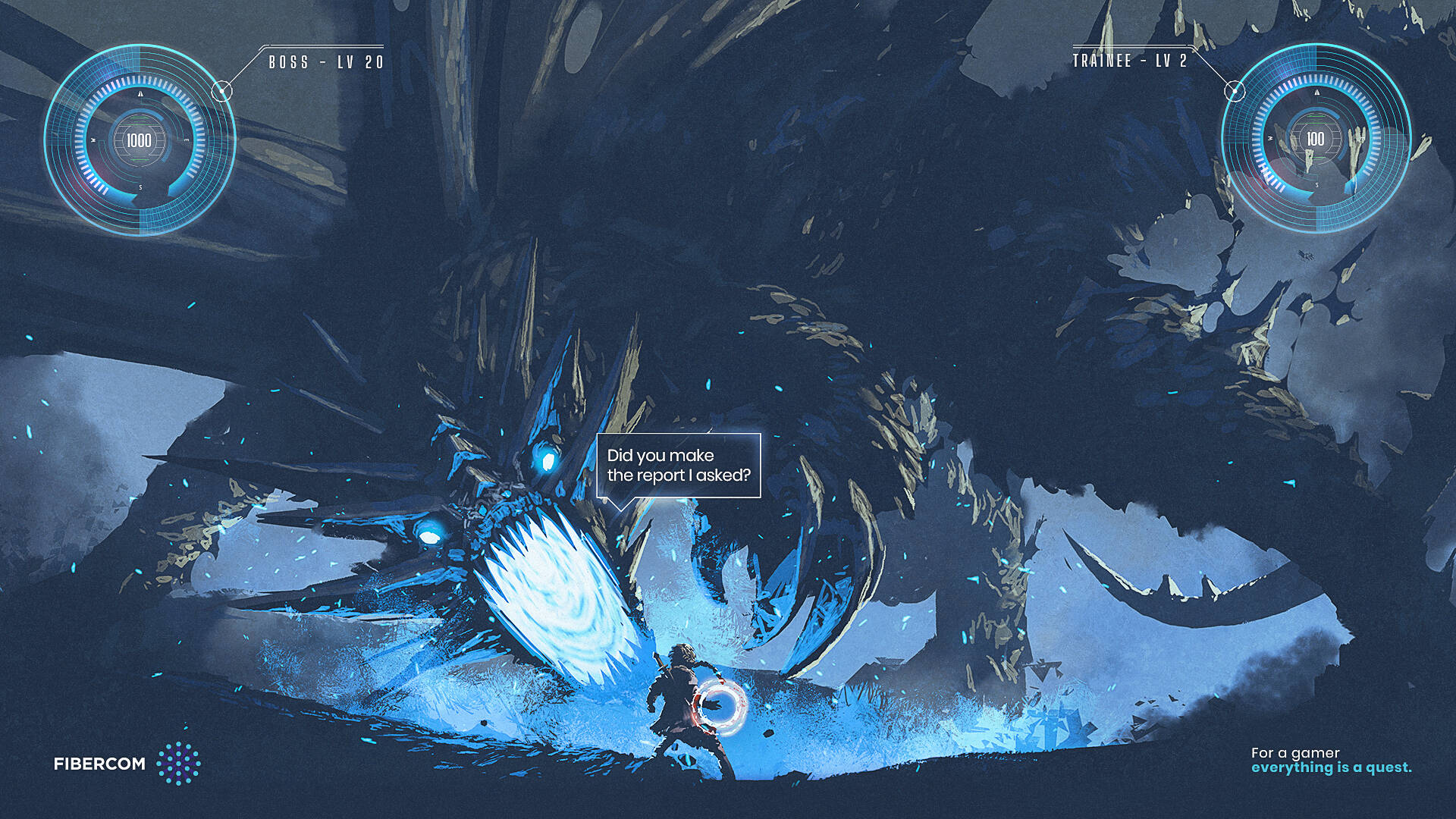This screenshot has width=1456, height=819.
Task: Select the Boss LV 20 circular dial
Action: click(x=140, y=140)
